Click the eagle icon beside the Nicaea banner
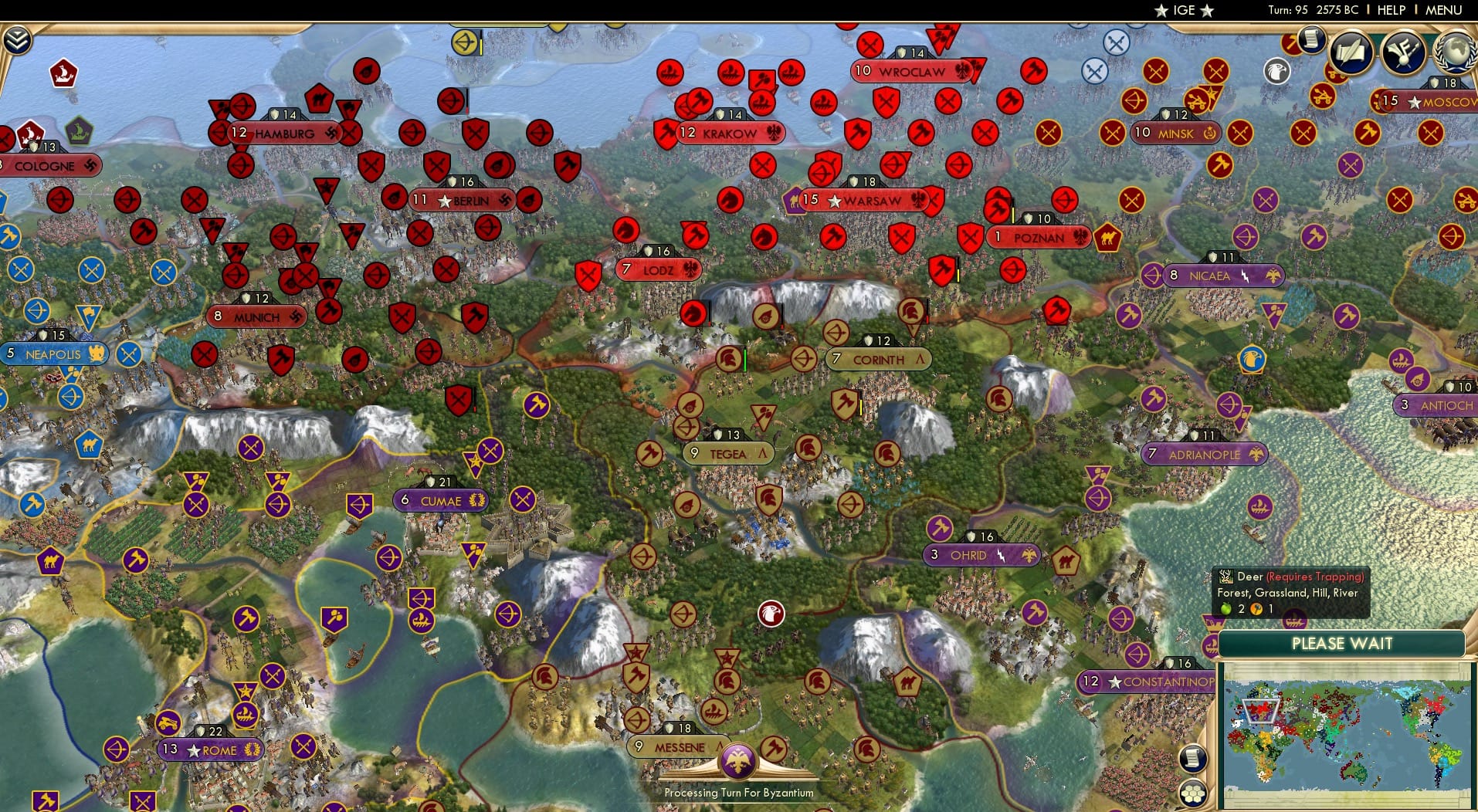The width and height of the screenshot is (1478, 812). pyautogui.click(x=1273, y=275)
